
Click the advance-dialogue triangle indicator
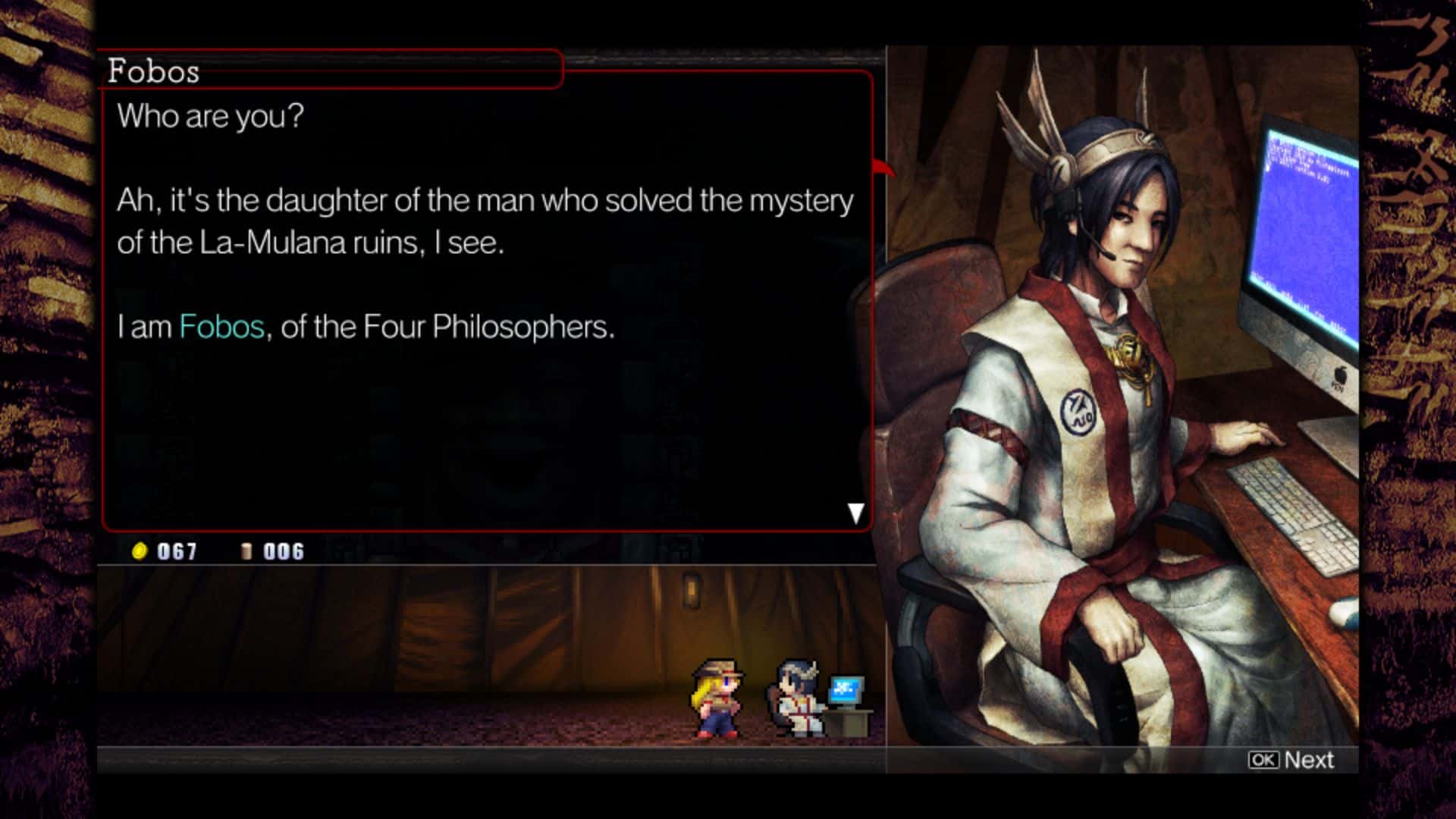click(x=857, y=513)
